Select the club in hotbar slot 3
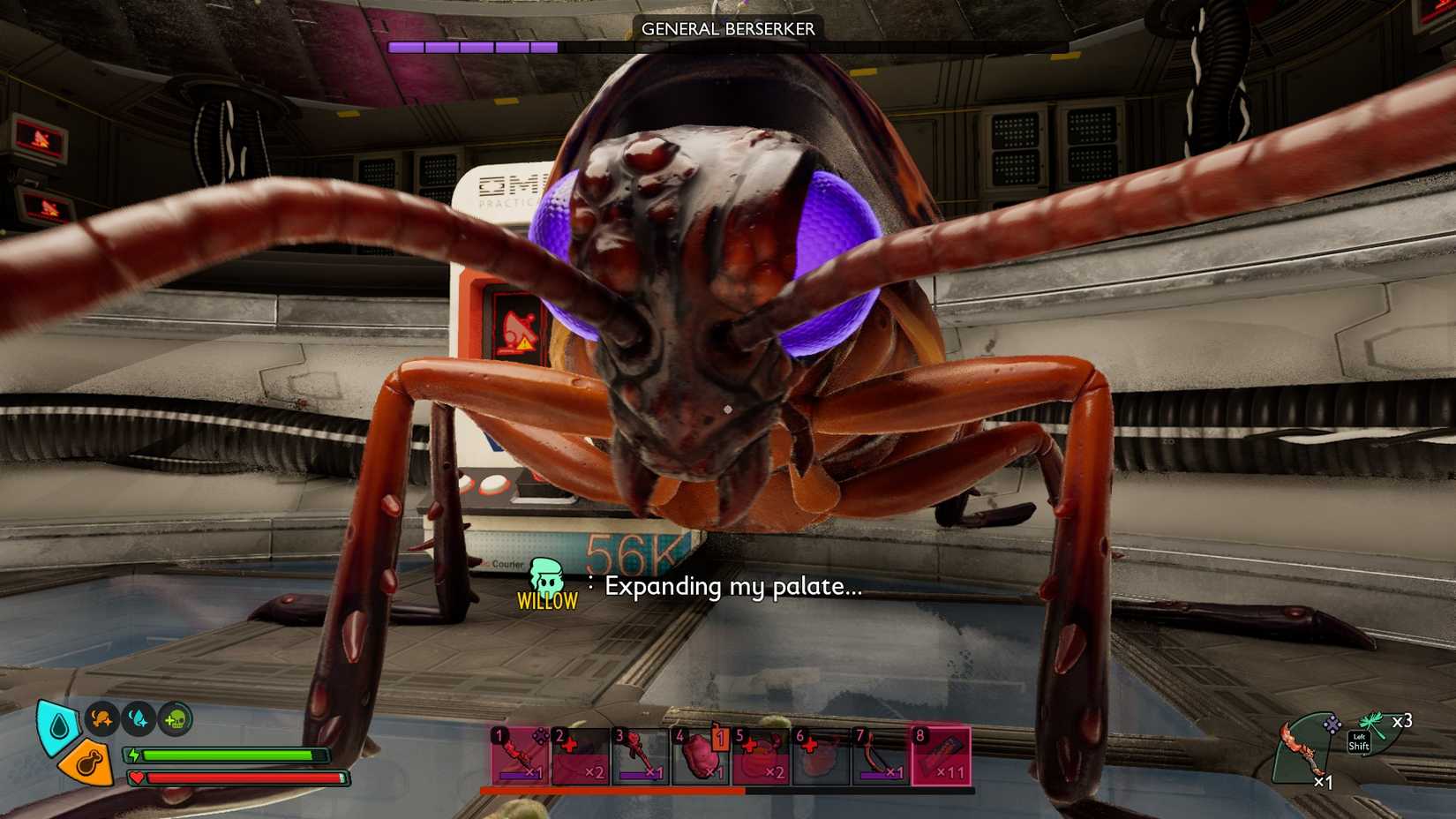 [641, 756]
